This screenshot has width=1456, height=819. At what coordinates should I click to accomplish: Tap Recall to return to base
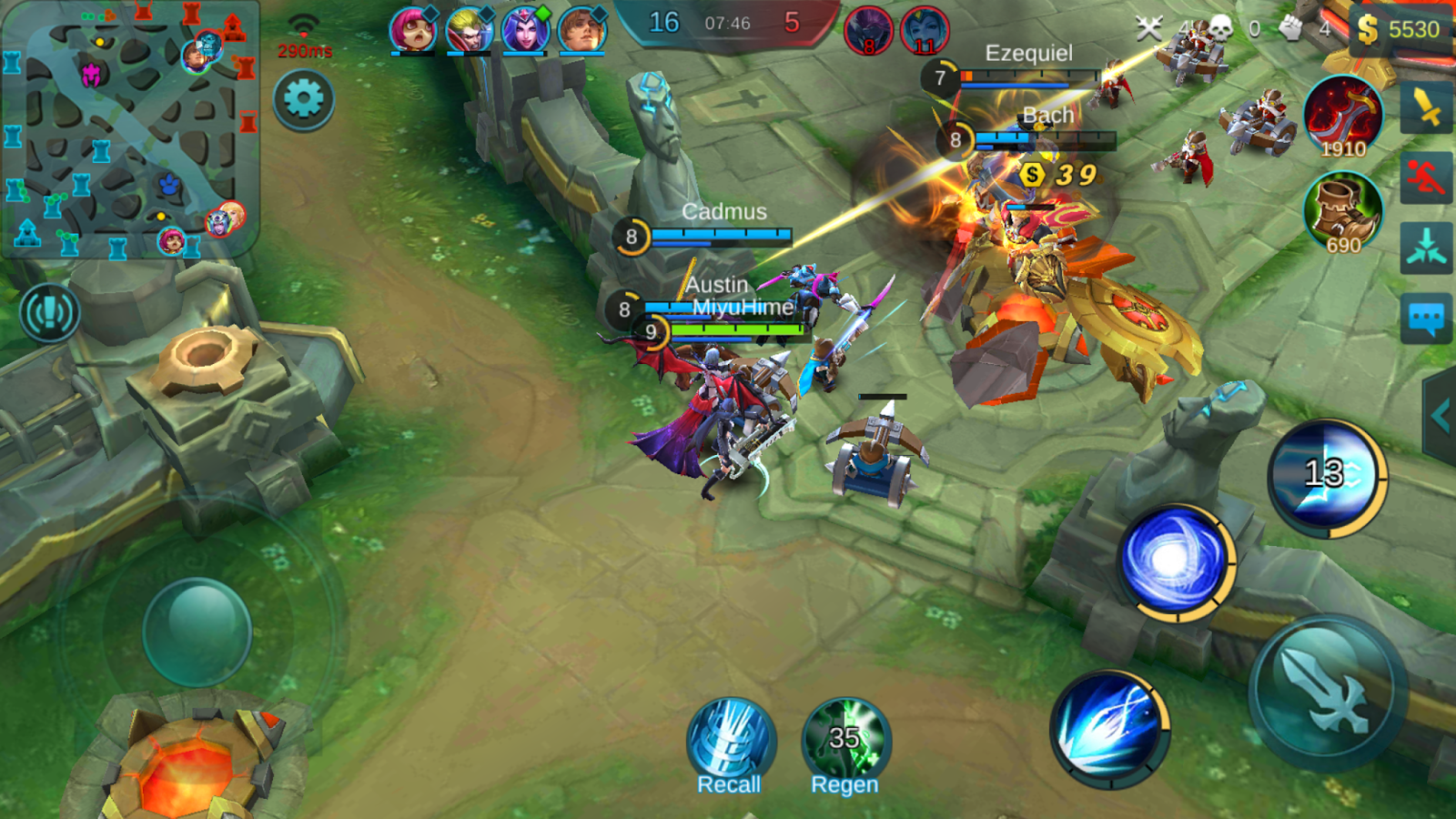tap(731, 737)
